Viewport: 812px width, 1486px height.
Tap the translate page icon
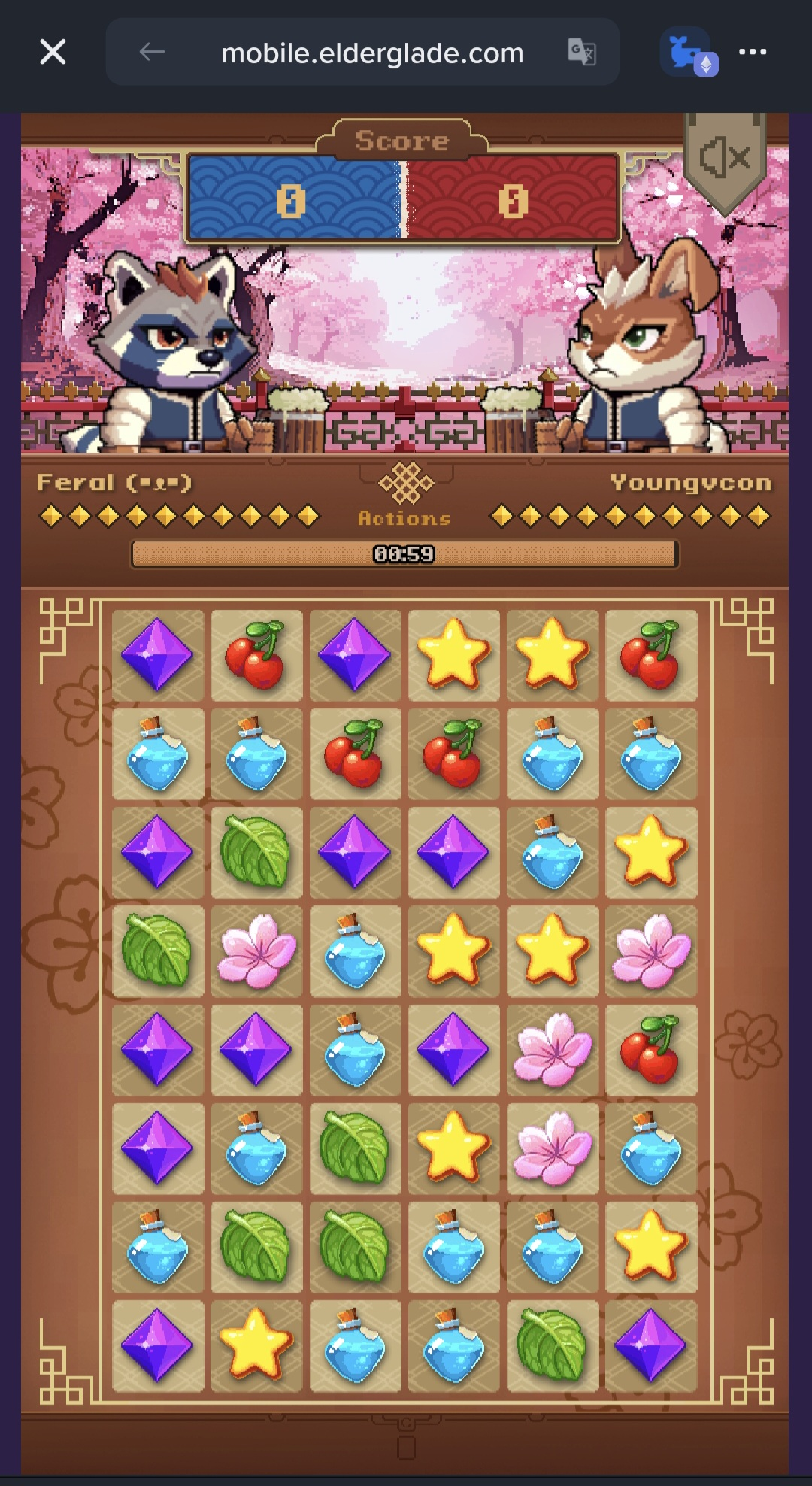(581, 52)
